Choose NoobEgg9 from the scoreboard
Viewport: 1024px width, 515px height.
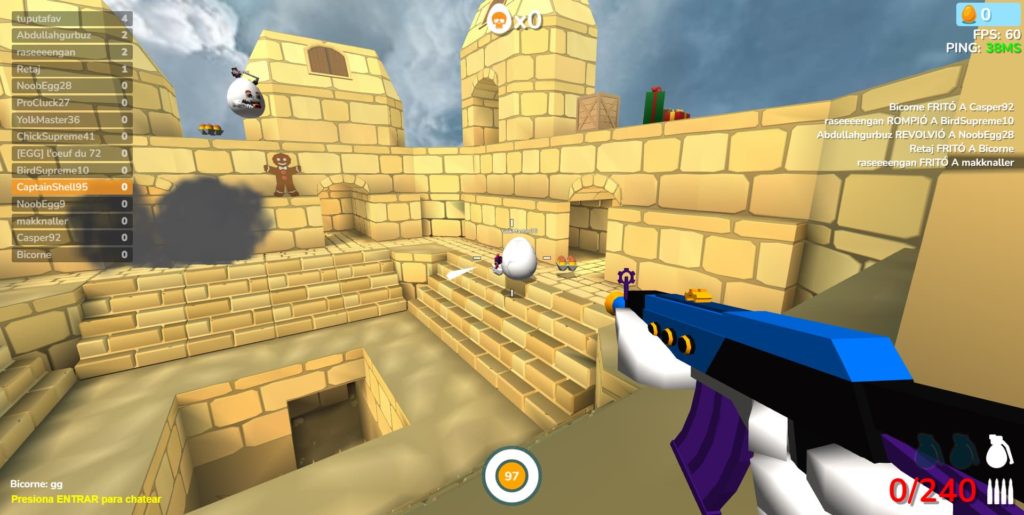pos(72,204)
